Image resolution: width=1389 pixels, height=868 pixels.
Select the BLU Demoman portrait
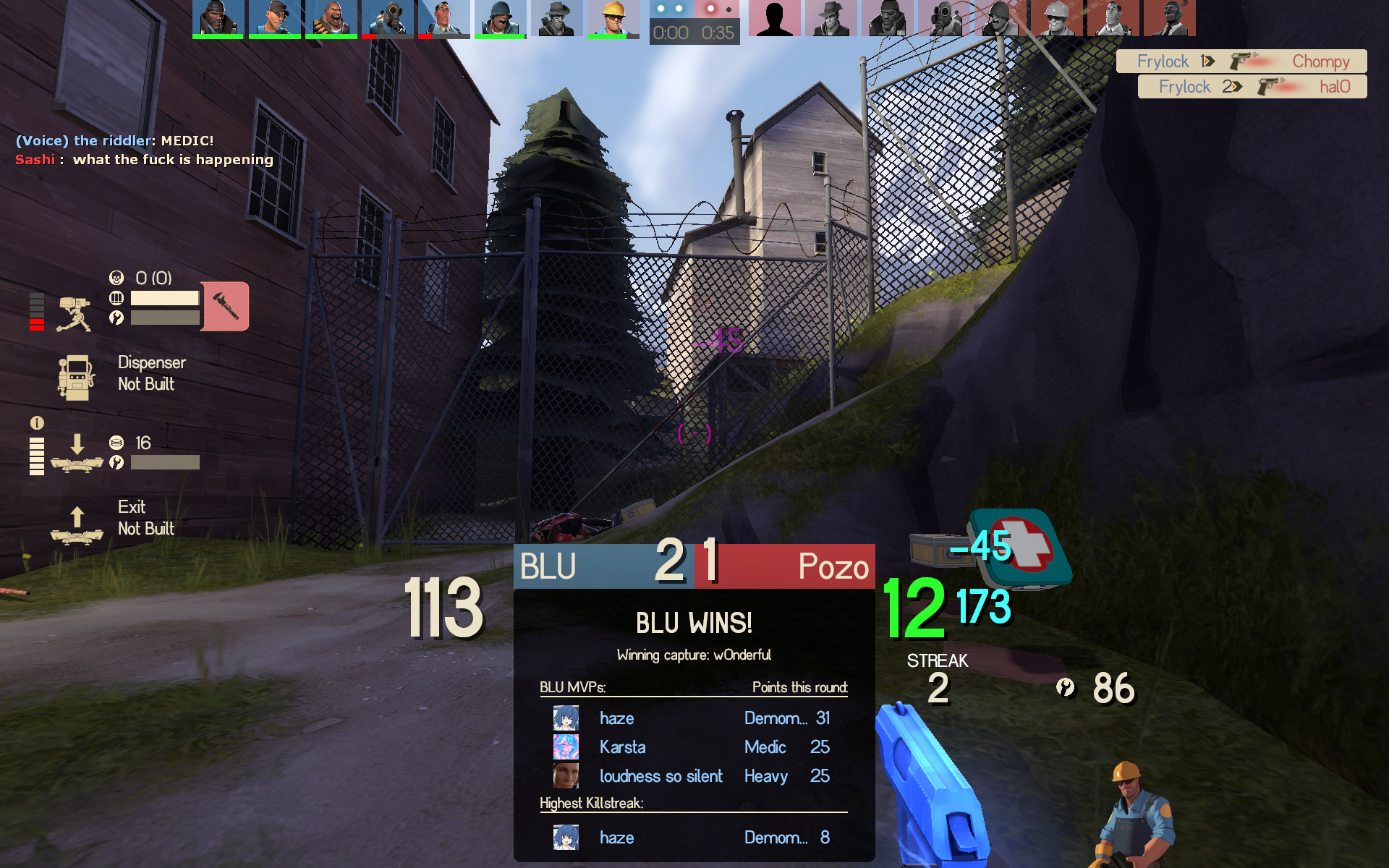click(218, 18)
